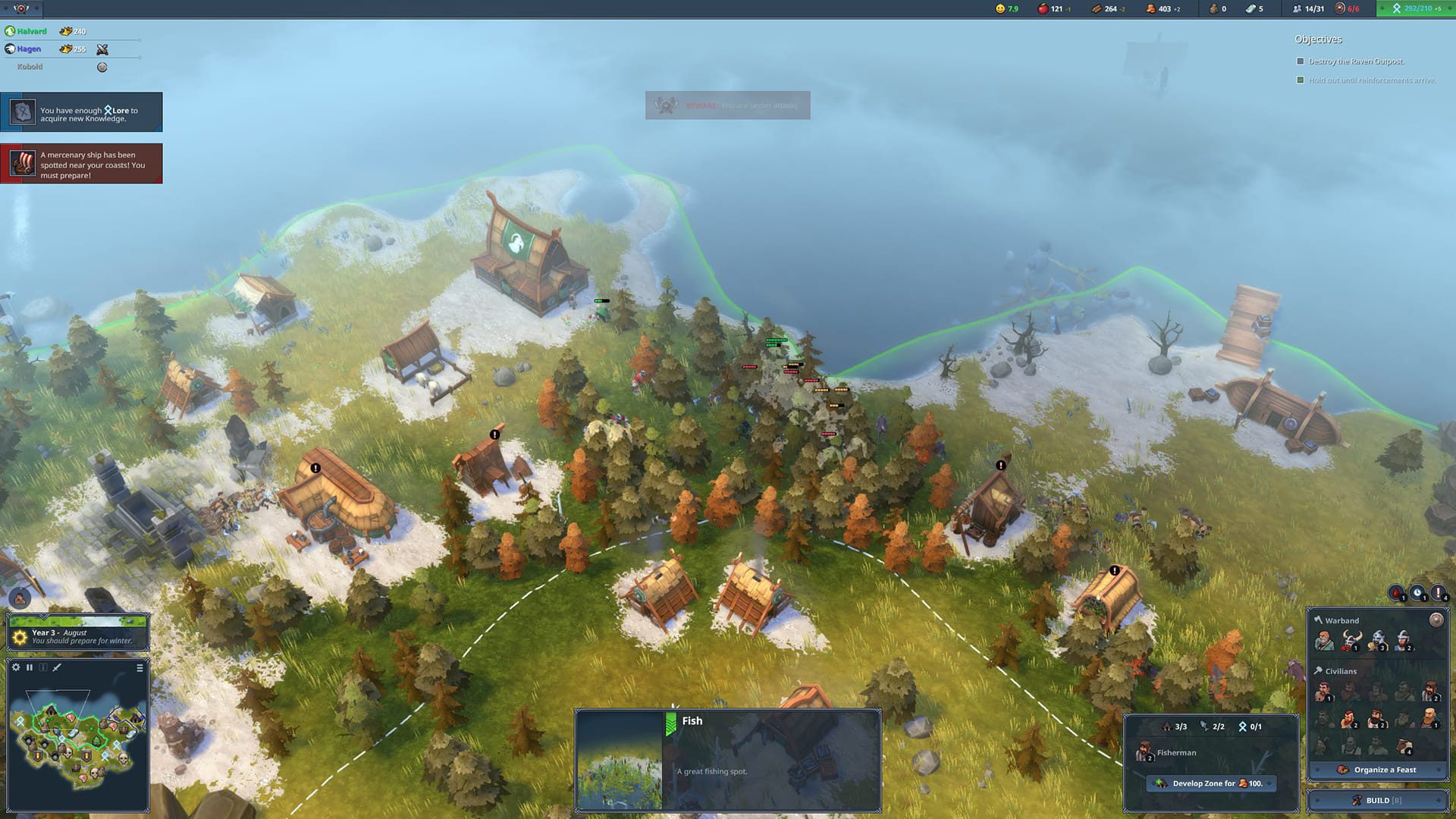
Task: Click the idle villager portrait above the calendar
Action: pyautogui.click(x=20, y=598)
